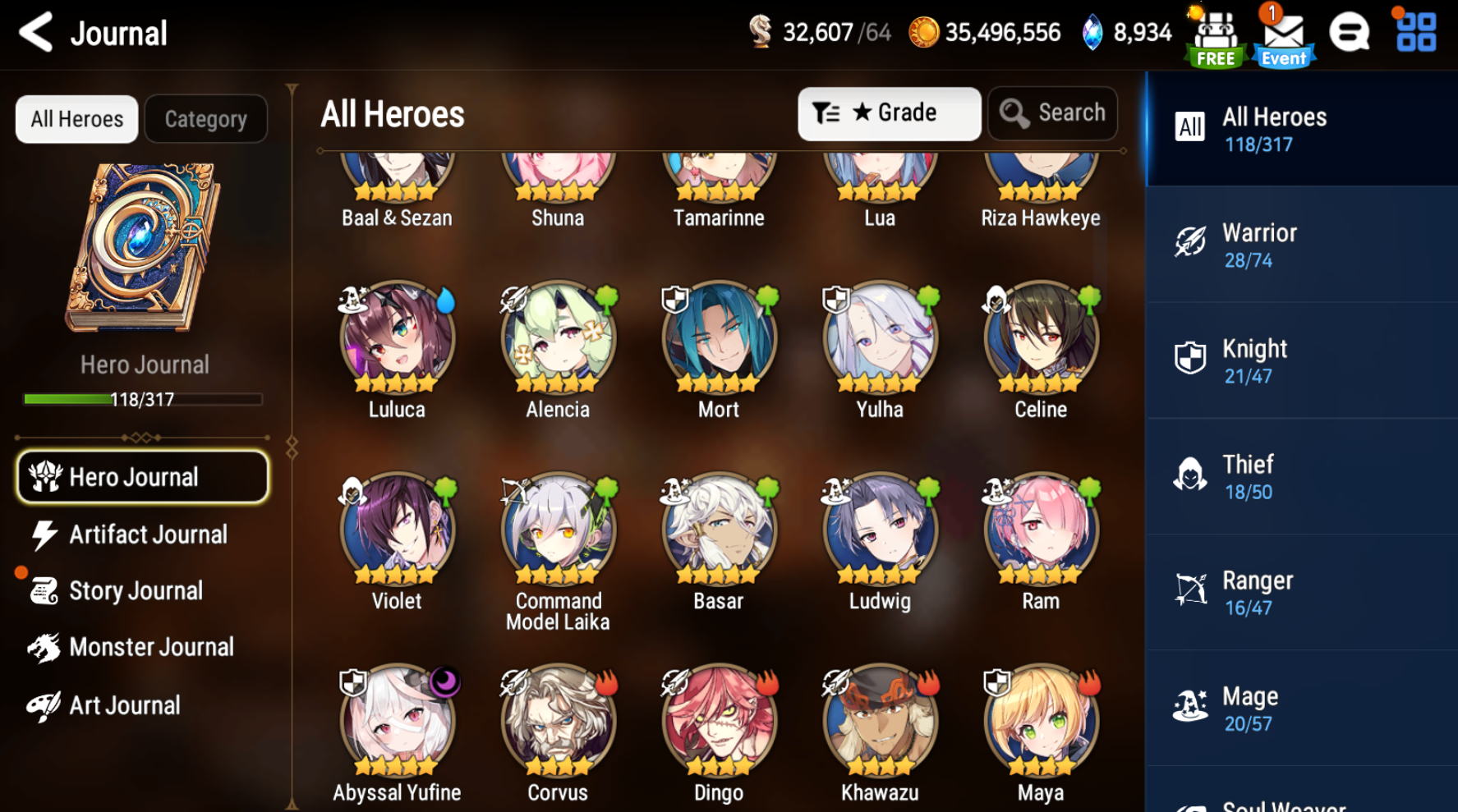Claim the FREE gift
This screenshot has width=1458, height=812.
[1216, 34]
